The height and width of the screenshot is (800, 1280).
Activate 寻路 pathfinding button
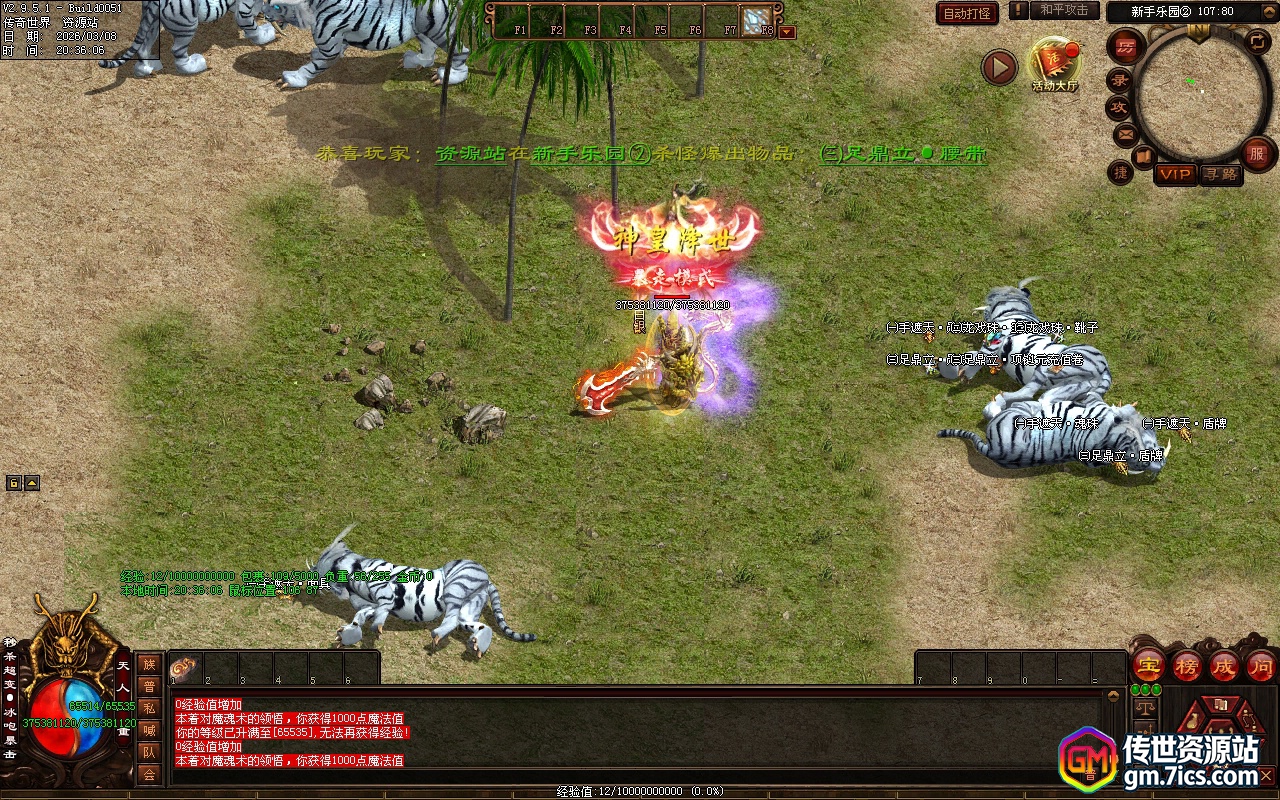[x=1219, y=174]
